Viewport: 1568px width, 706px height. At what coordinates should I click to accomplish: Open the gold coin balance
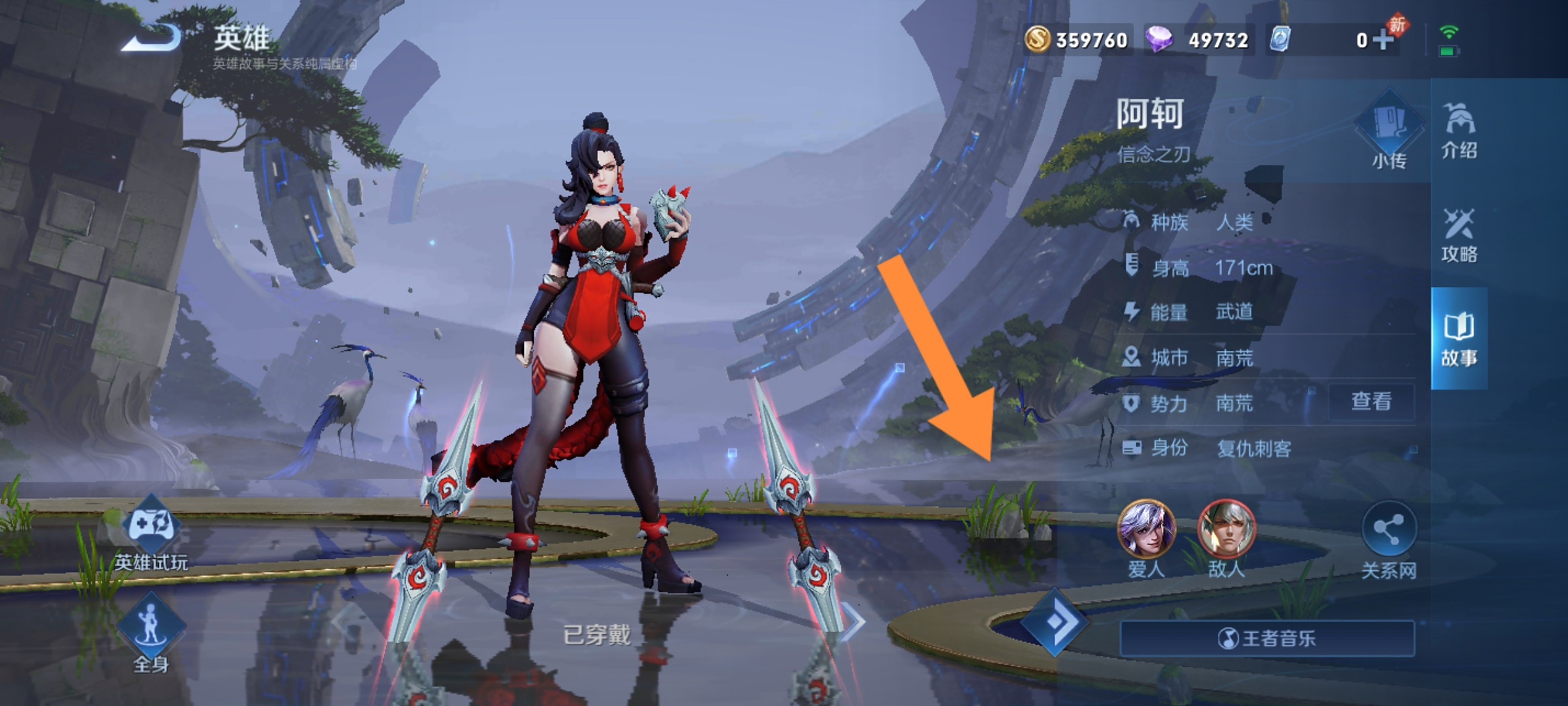click(x=1077, y=40)
